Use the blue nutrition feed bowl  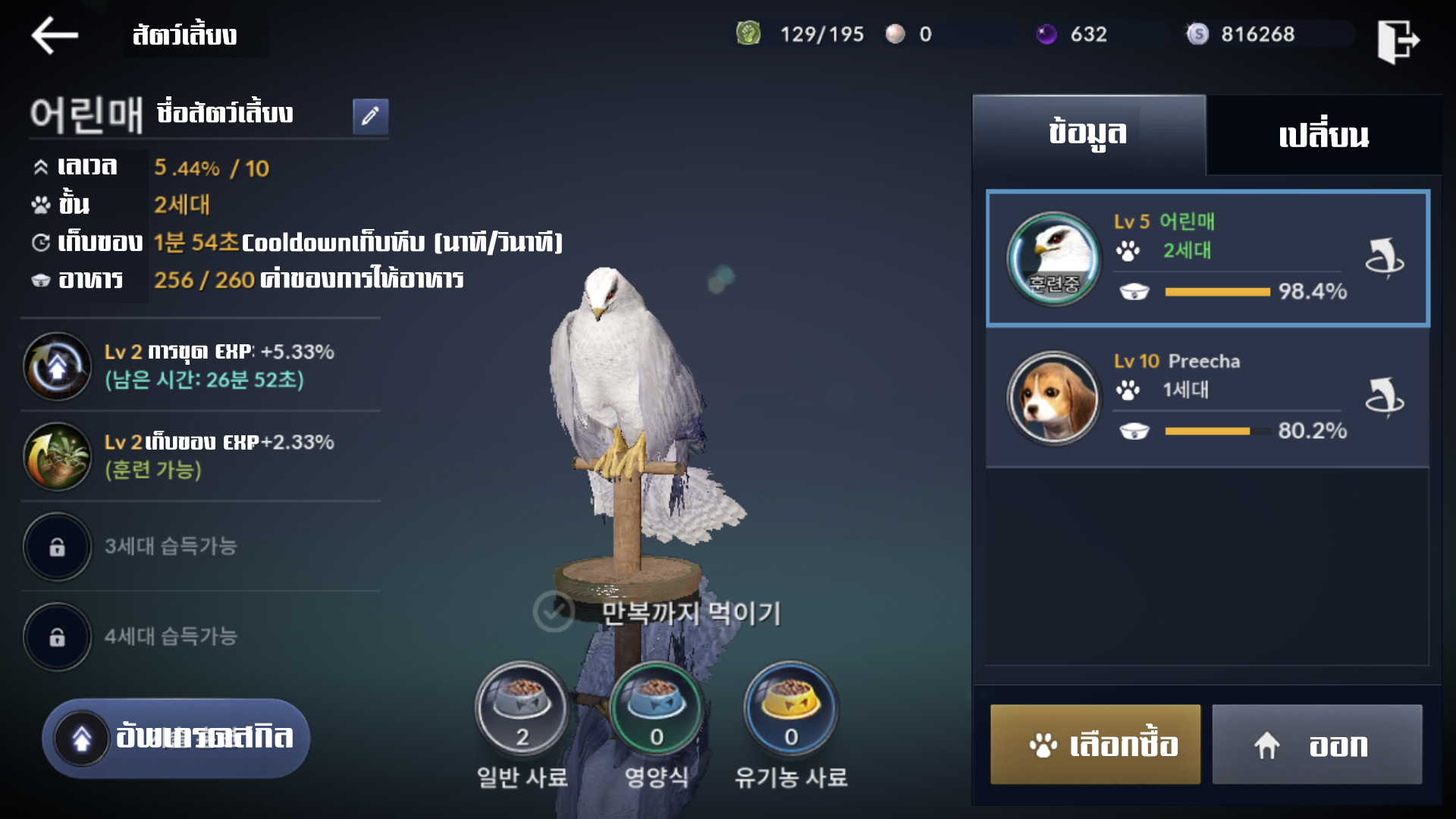point(656,708)
